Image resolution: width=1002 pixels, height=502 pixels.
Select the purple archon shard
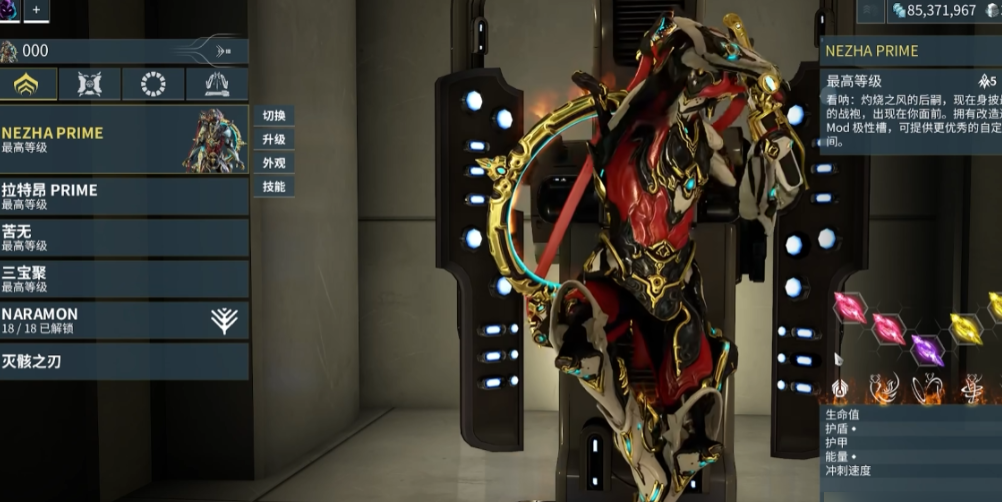[927, 350]
